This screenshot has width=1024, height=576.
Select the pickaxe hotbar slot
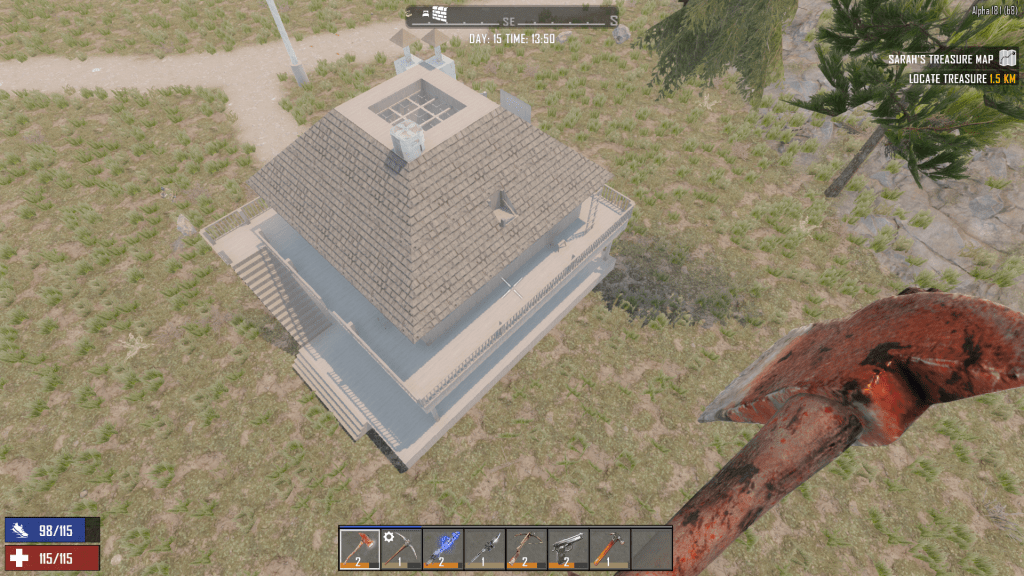(x=401, y=548)
